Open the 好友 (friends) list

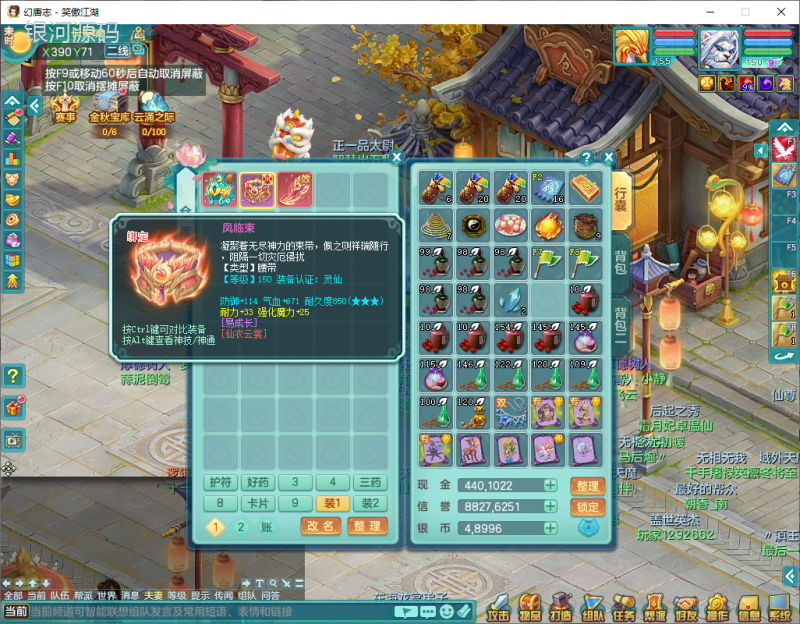[x=686, y=606]
